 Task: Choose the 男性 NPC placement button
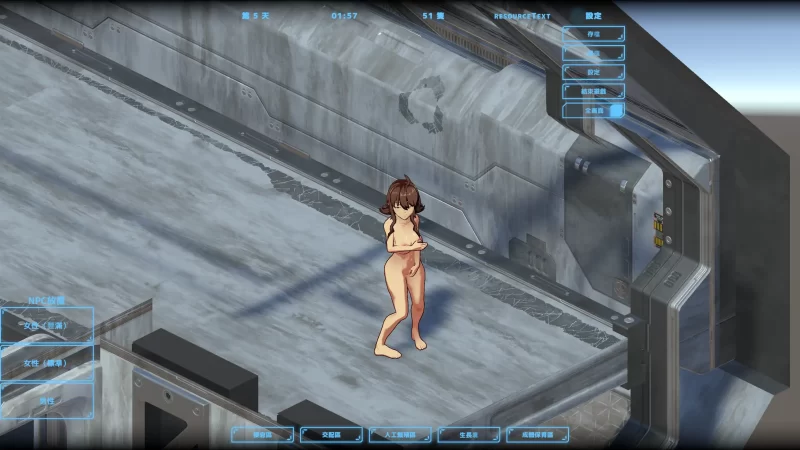click(46, 399)
